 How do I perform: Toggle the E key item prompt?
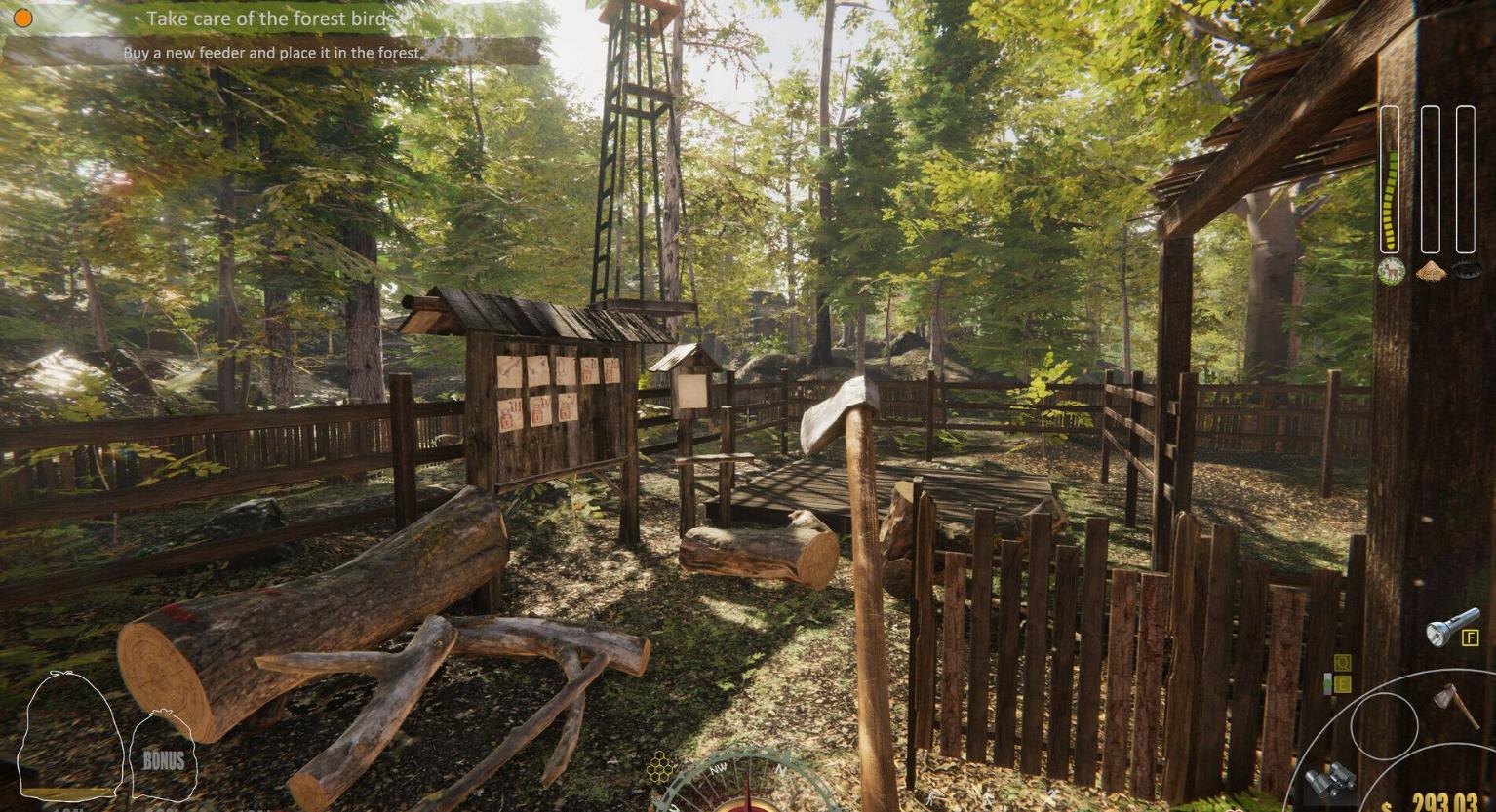1344,683
